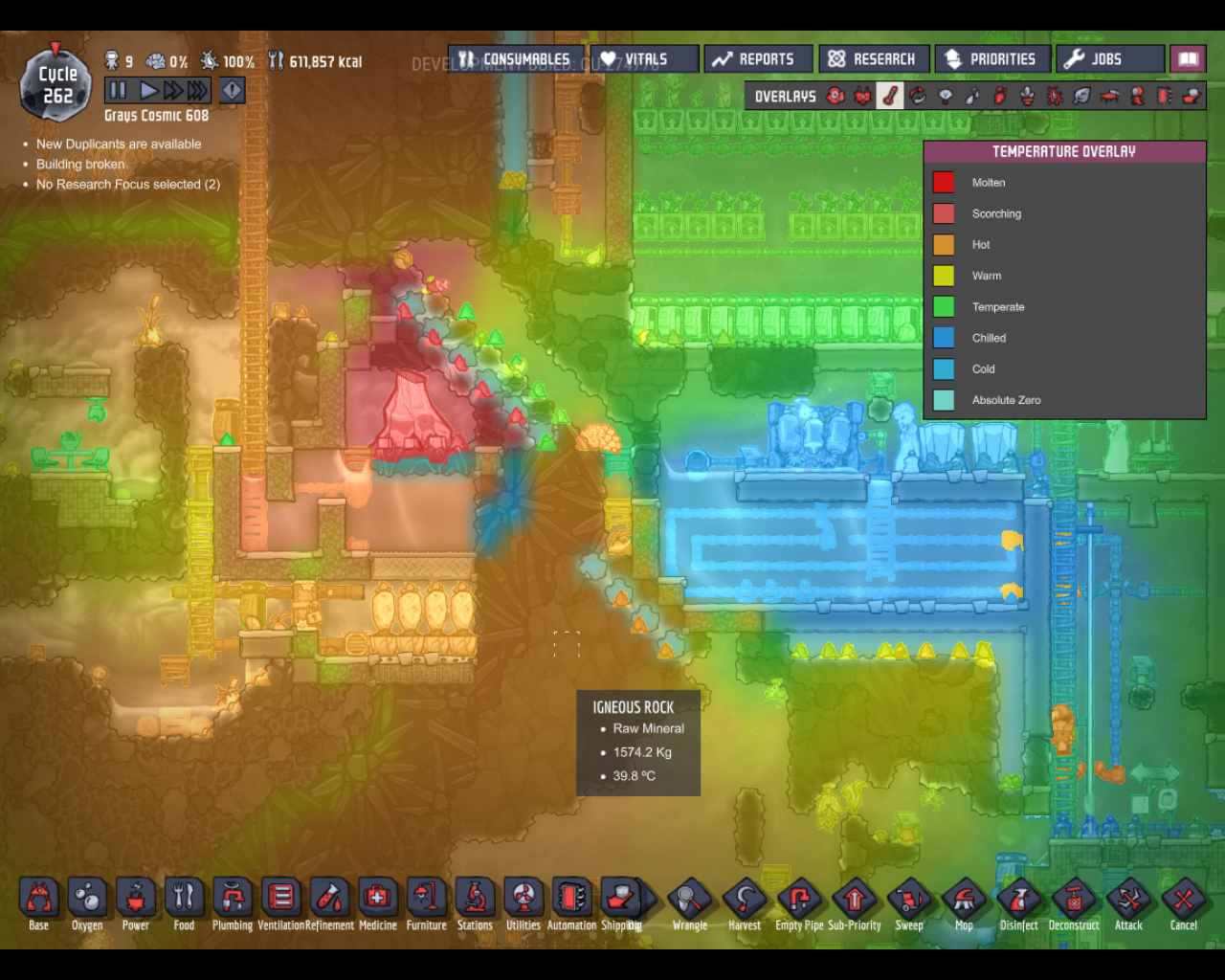The width and height of the screenshot is (1225, 980).
Task: Pause the game with the pause control
Action: coord(118,90)
